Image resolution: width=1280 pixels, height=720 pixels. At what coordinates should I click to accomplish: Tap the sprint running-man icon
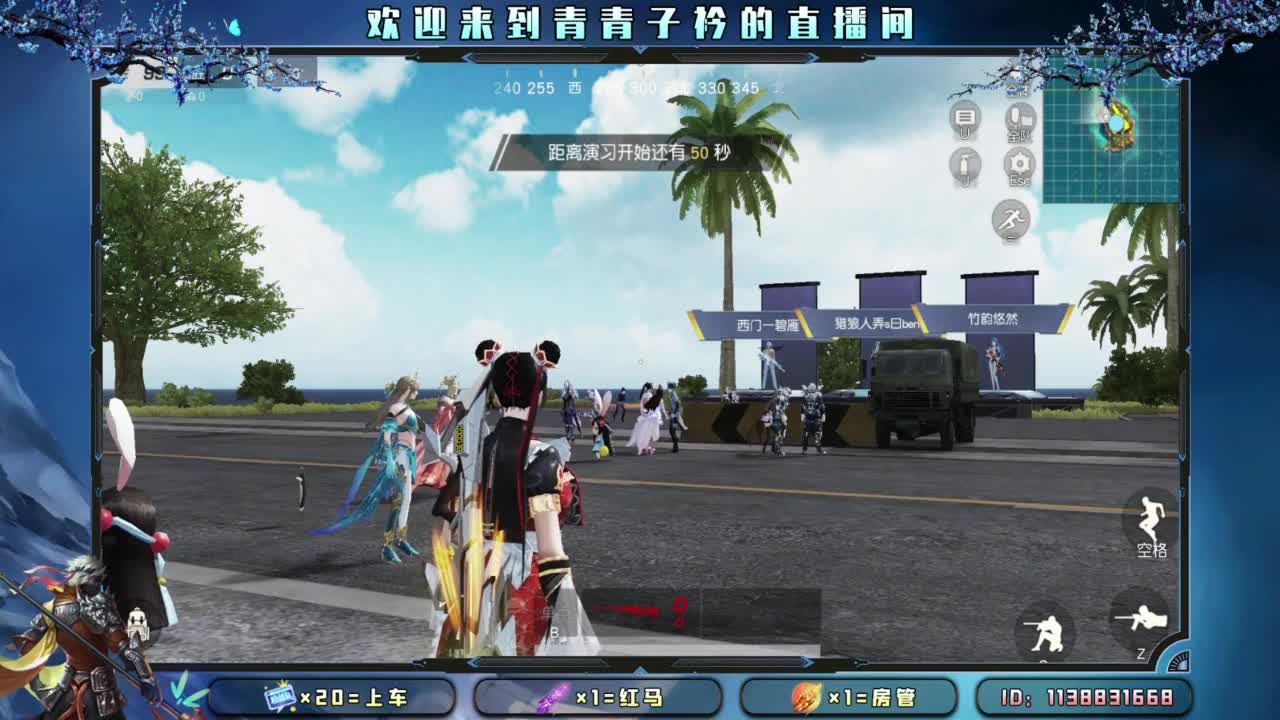coord(1010,218)
